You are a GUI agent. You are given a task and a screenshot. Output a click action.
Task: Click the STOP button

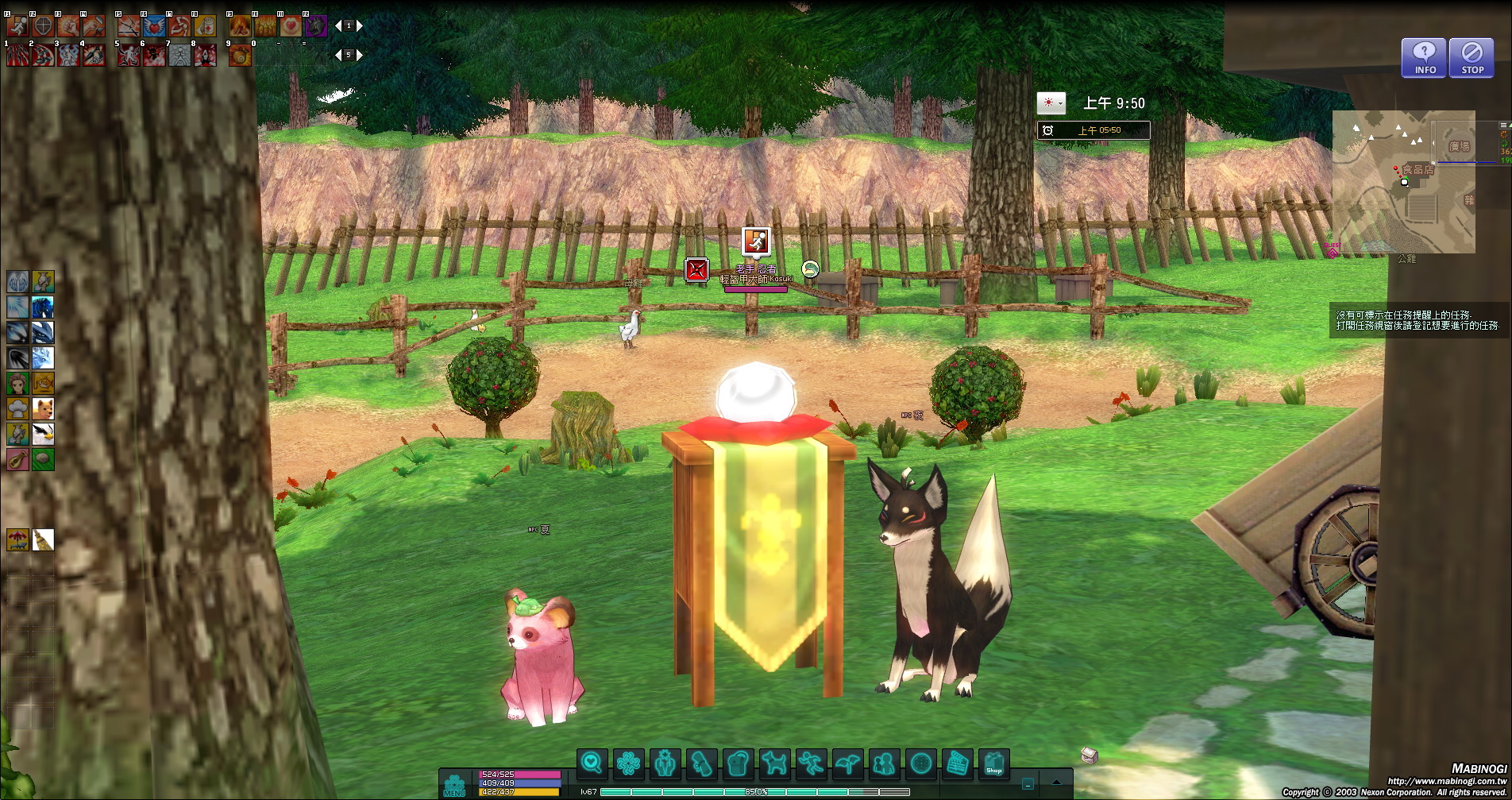(1471, 58)
